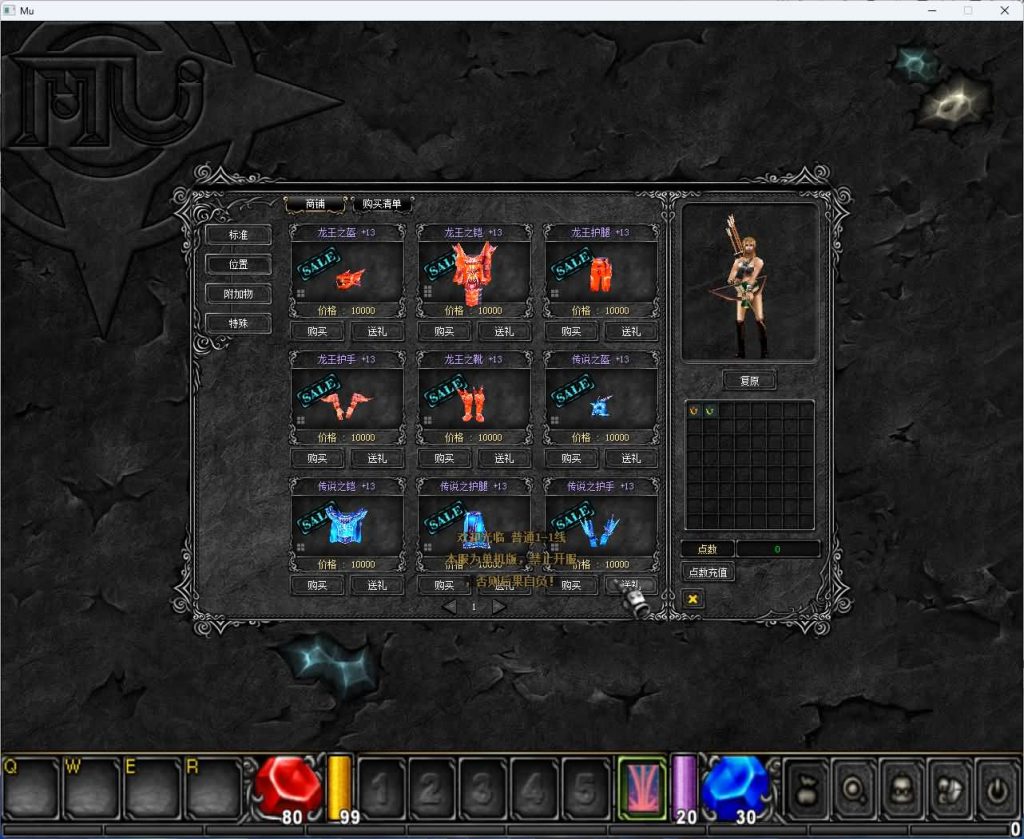Close the shop with the yellow X
The image size is (1024, 839).
coord(692,598)
